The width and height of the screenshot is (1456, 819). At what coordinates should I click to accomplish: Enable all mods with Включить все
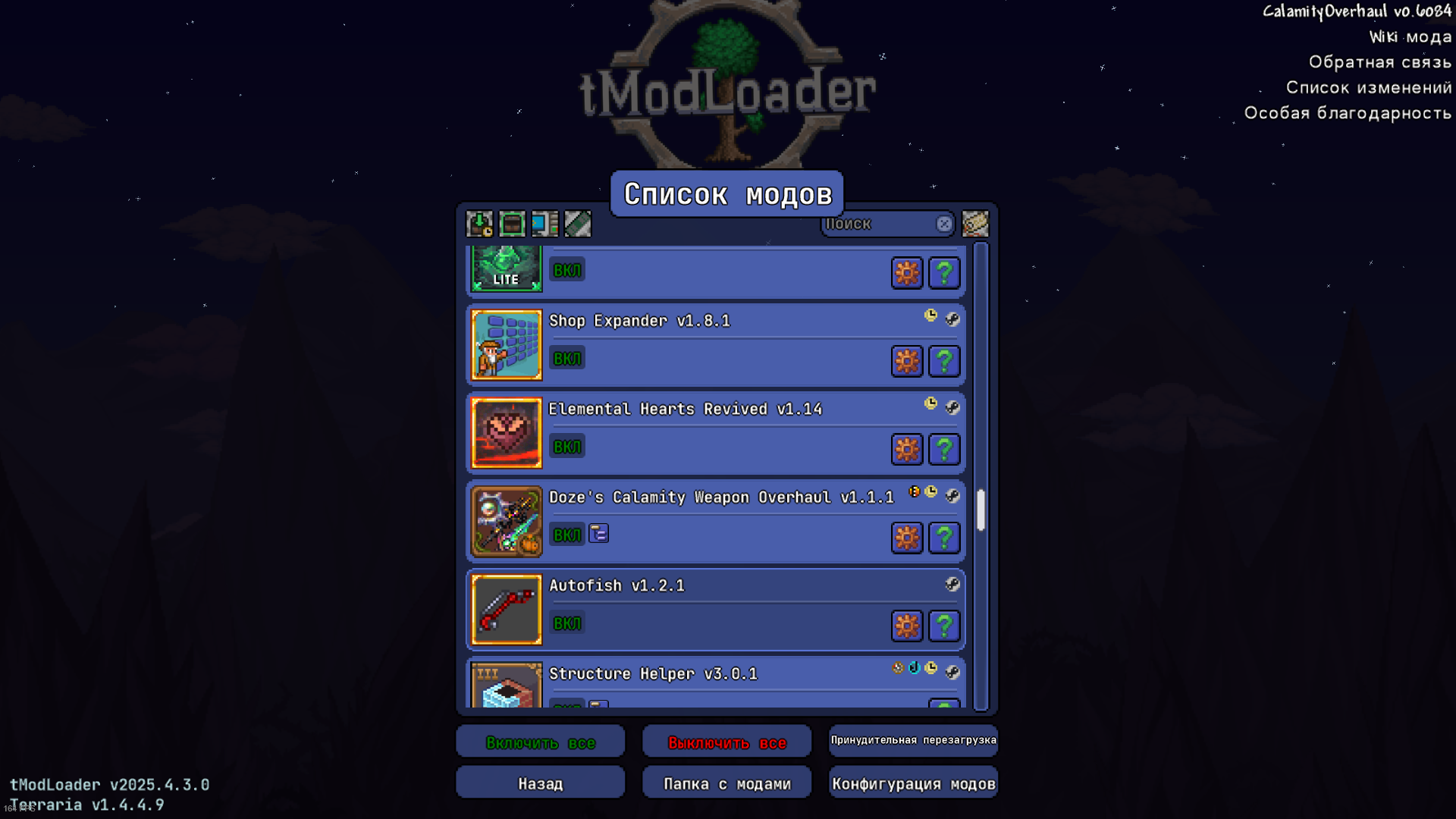pos(540,742)
